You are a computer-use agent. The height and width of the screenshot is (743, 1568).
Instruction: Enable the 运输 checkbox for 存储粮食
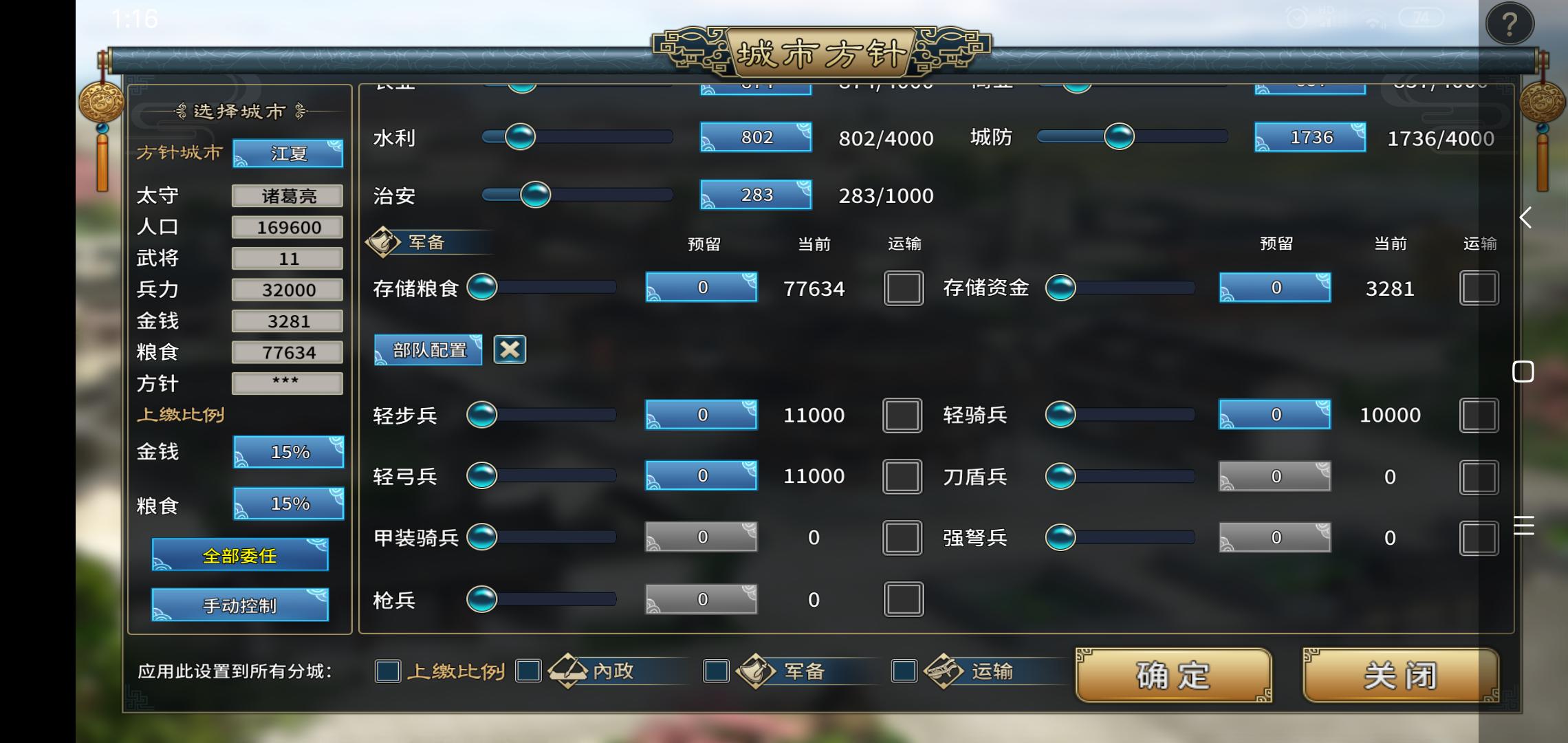click(x=903, y=288)
